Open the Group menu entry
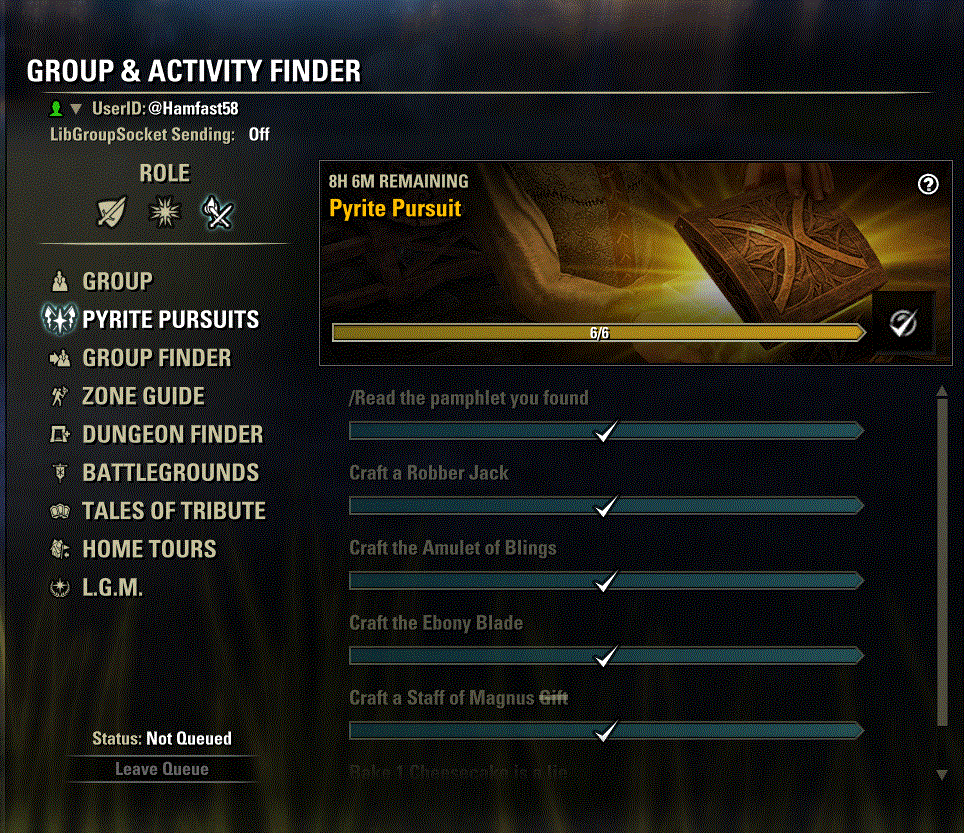Image resolution: width=964 pixels, height=833 pixels. point(117,282)
